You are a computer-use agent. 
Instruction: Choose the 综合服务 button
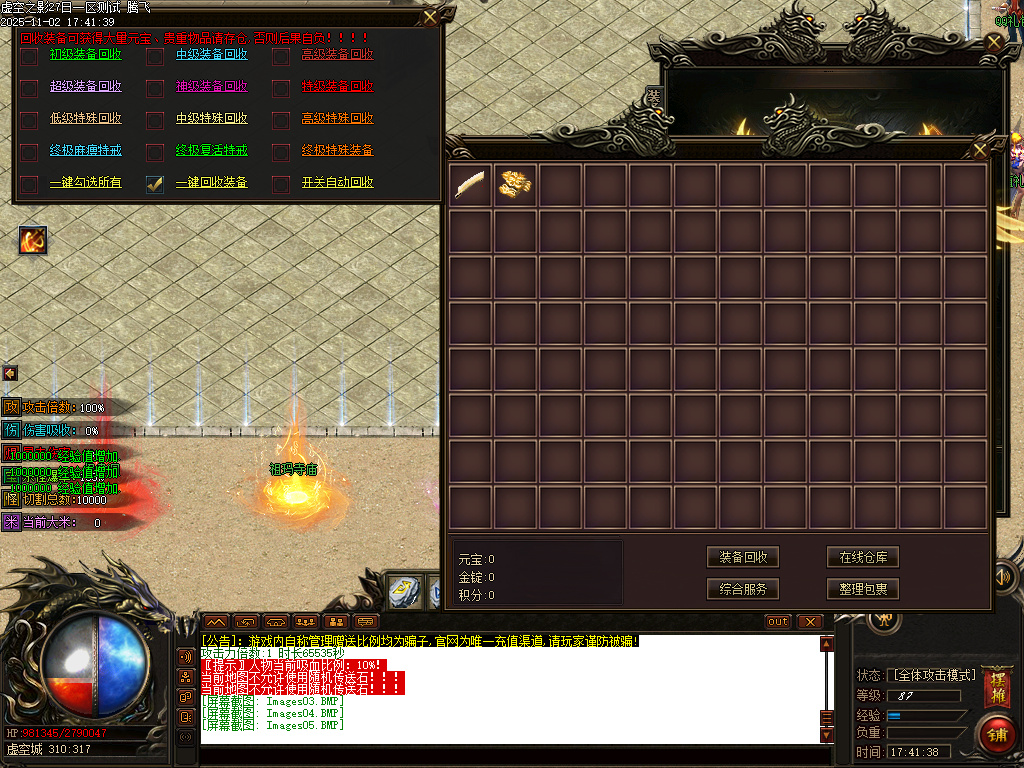pos(743,589)
